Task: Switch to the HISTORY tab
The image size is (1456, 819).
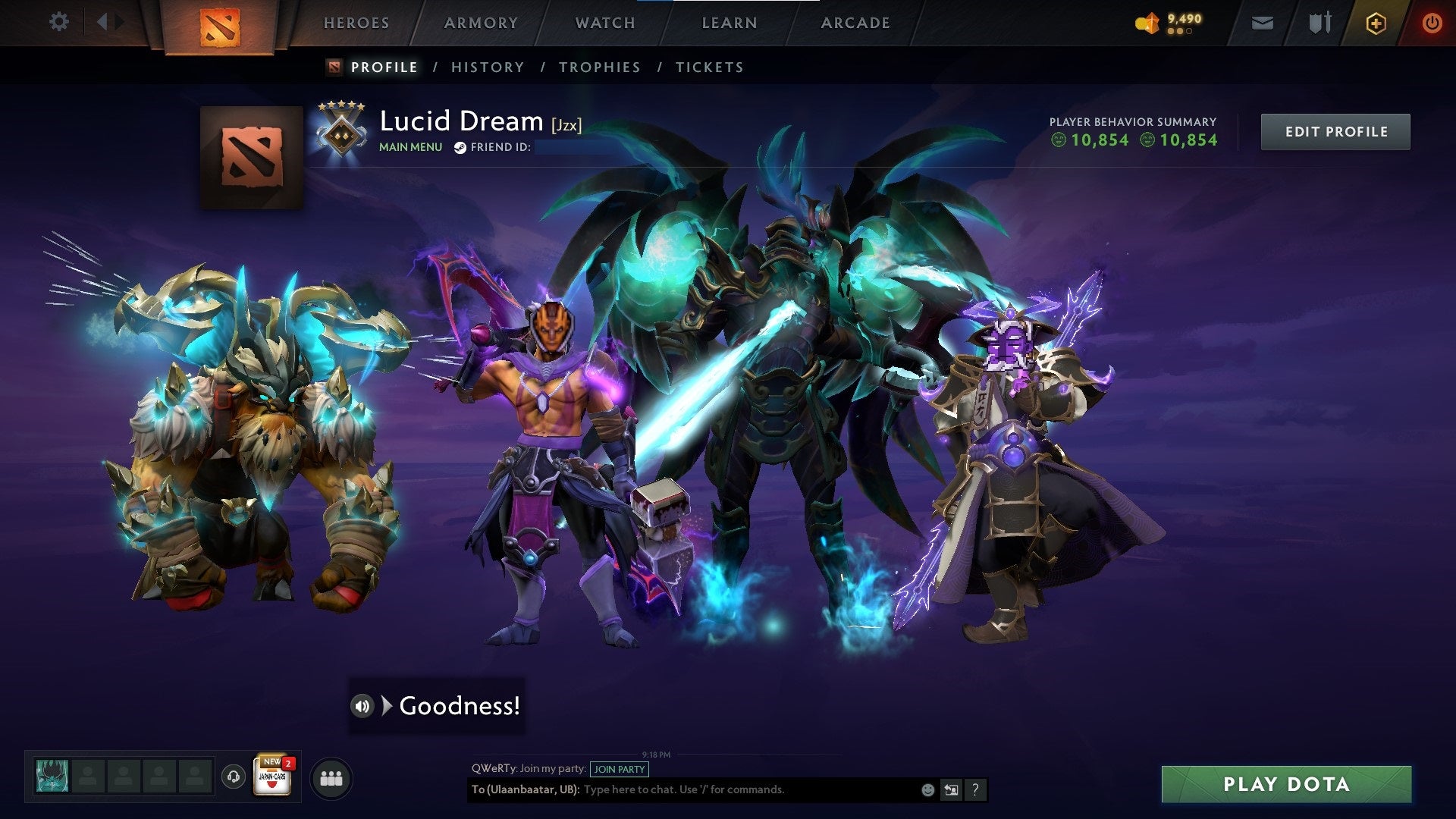Action: point(487,67)
